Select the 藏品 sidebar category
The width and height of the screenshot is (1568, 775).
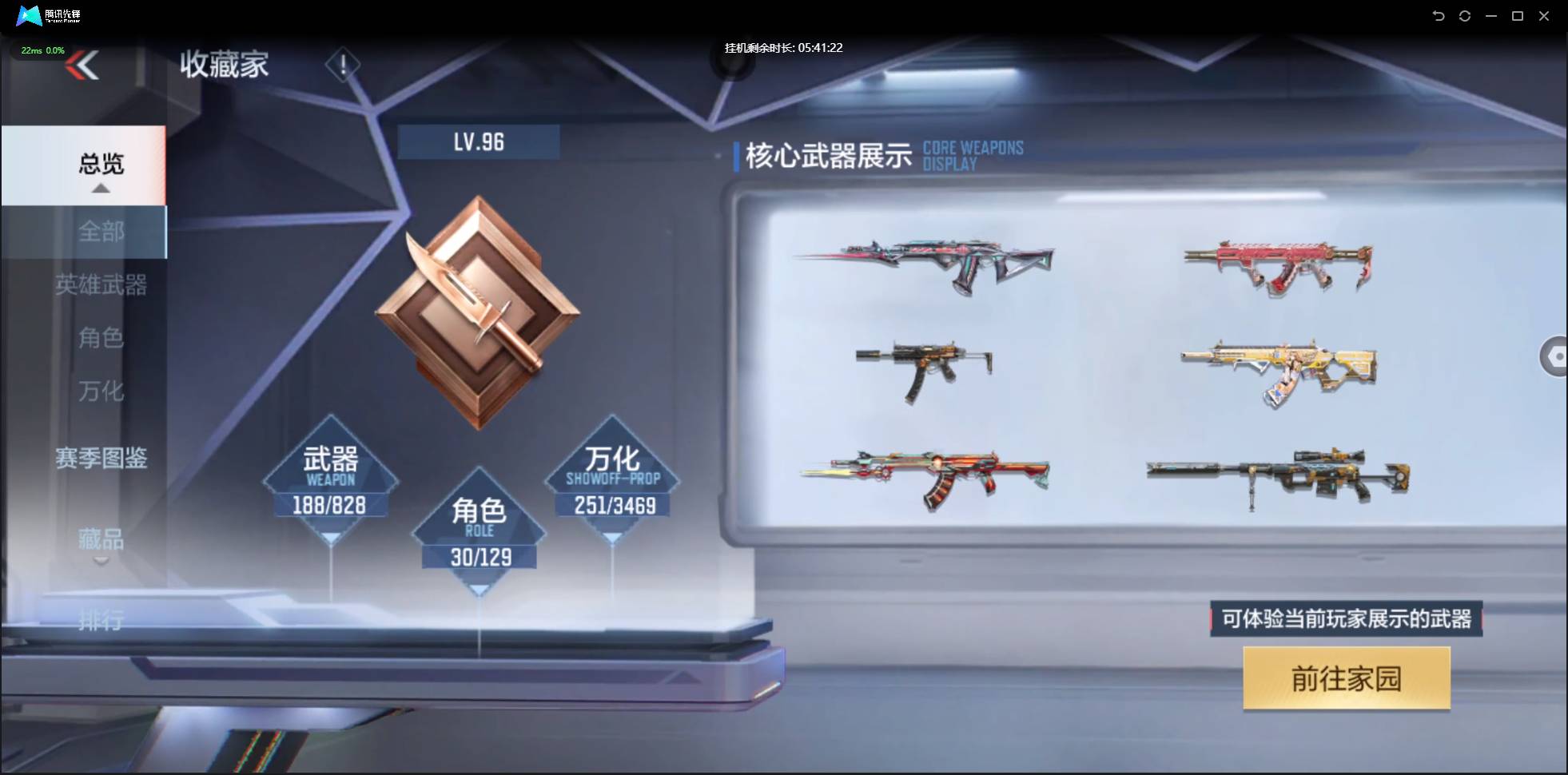[x=101, y=541]
